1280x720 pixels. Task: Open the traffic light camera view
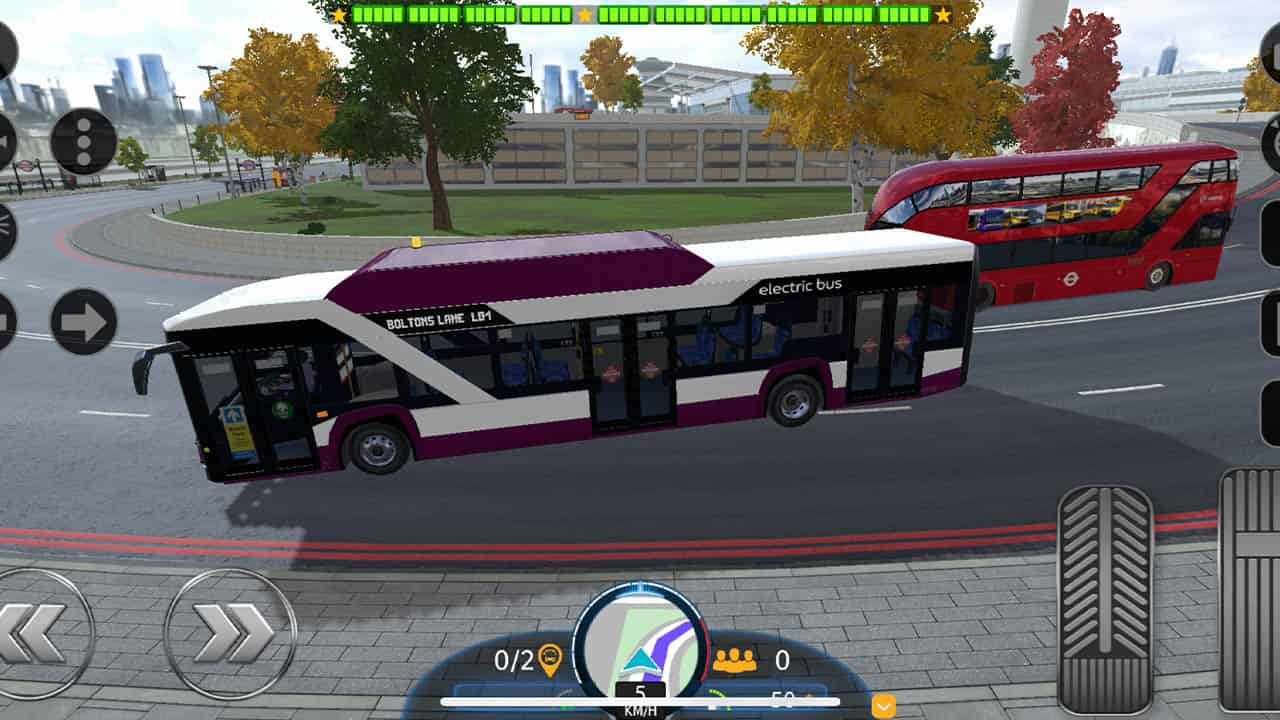click(83, 140)
